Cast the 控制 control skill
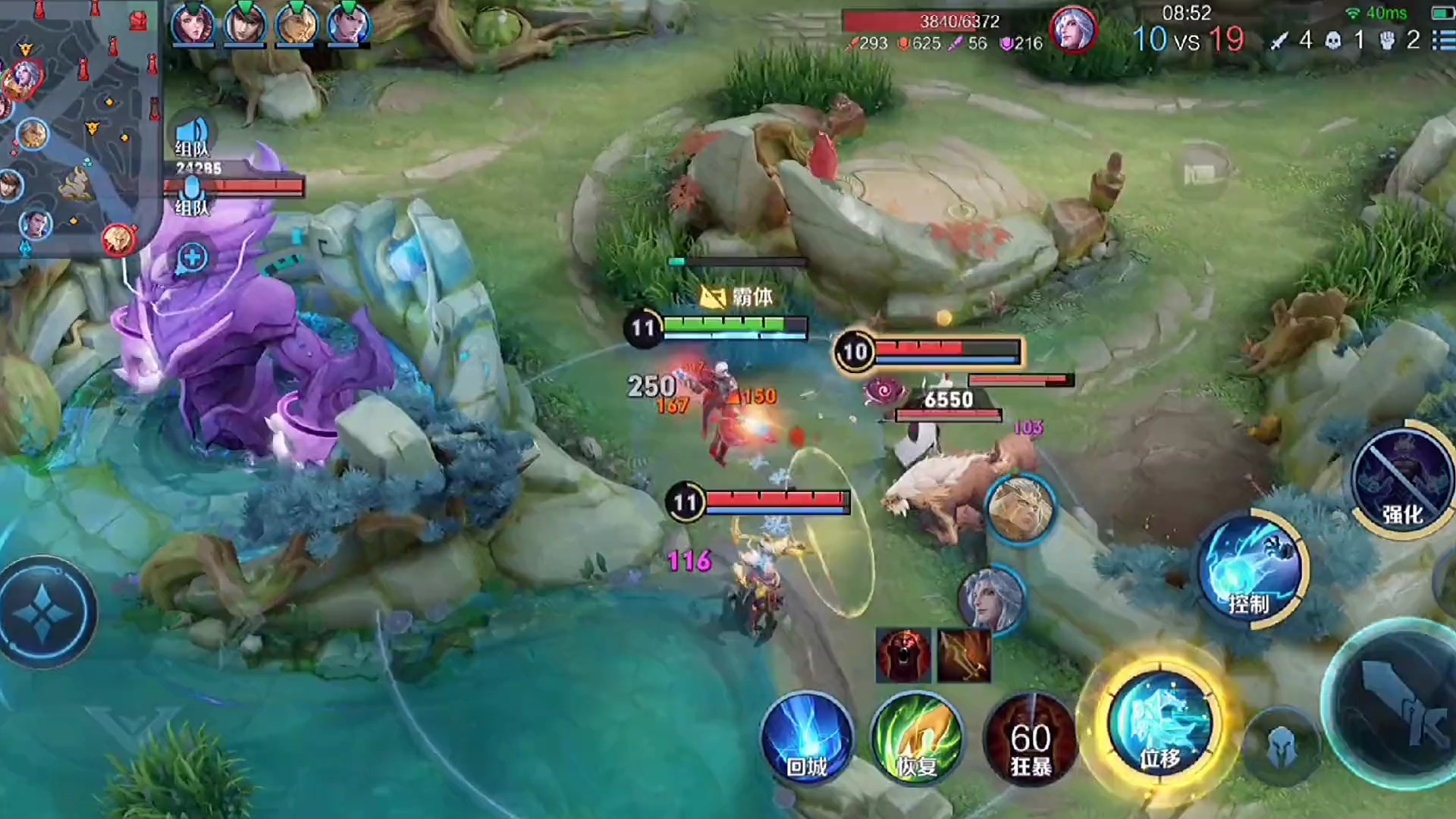1456x819 pixels. (x=1252, y=570)
